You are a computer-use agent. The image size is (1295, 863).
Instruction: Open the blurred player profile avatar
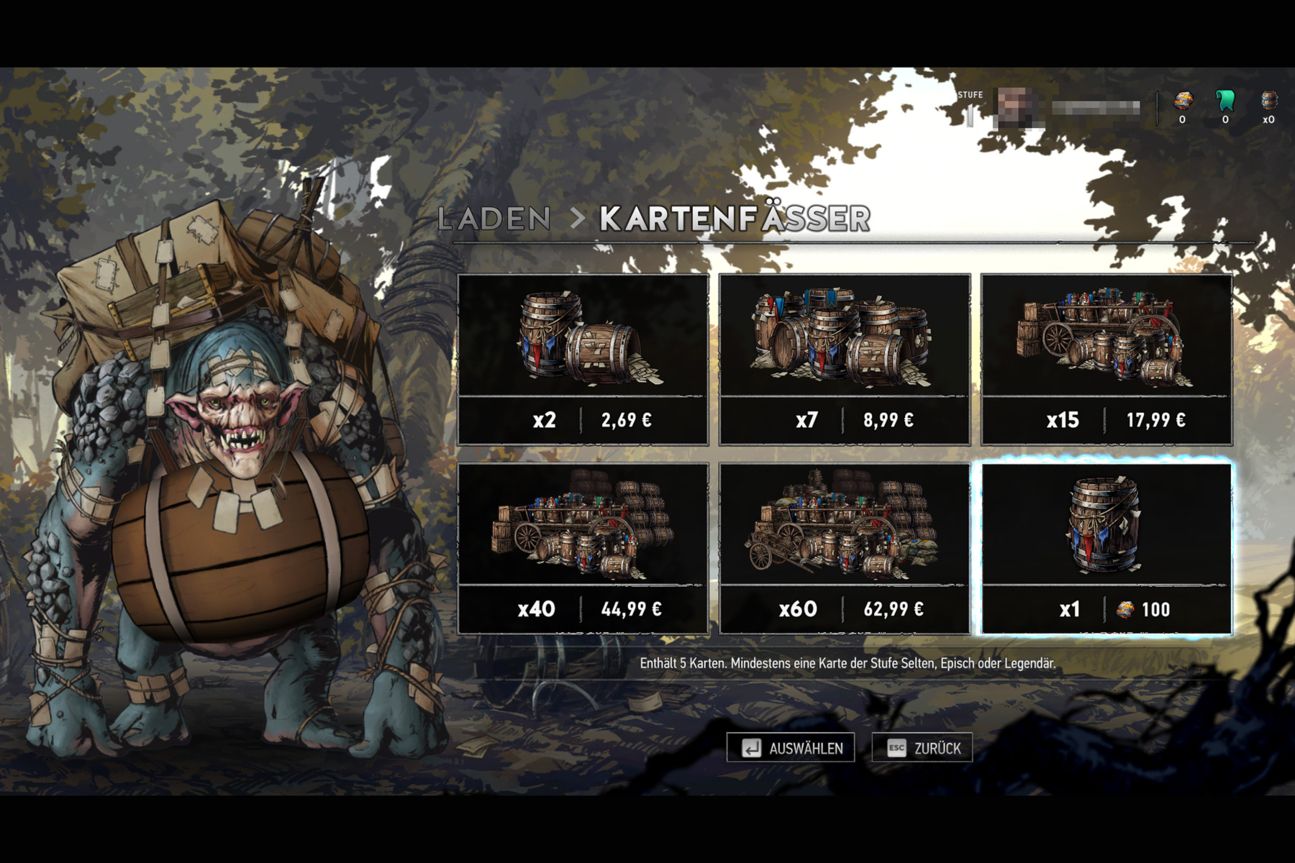(x=1015, y=106)
